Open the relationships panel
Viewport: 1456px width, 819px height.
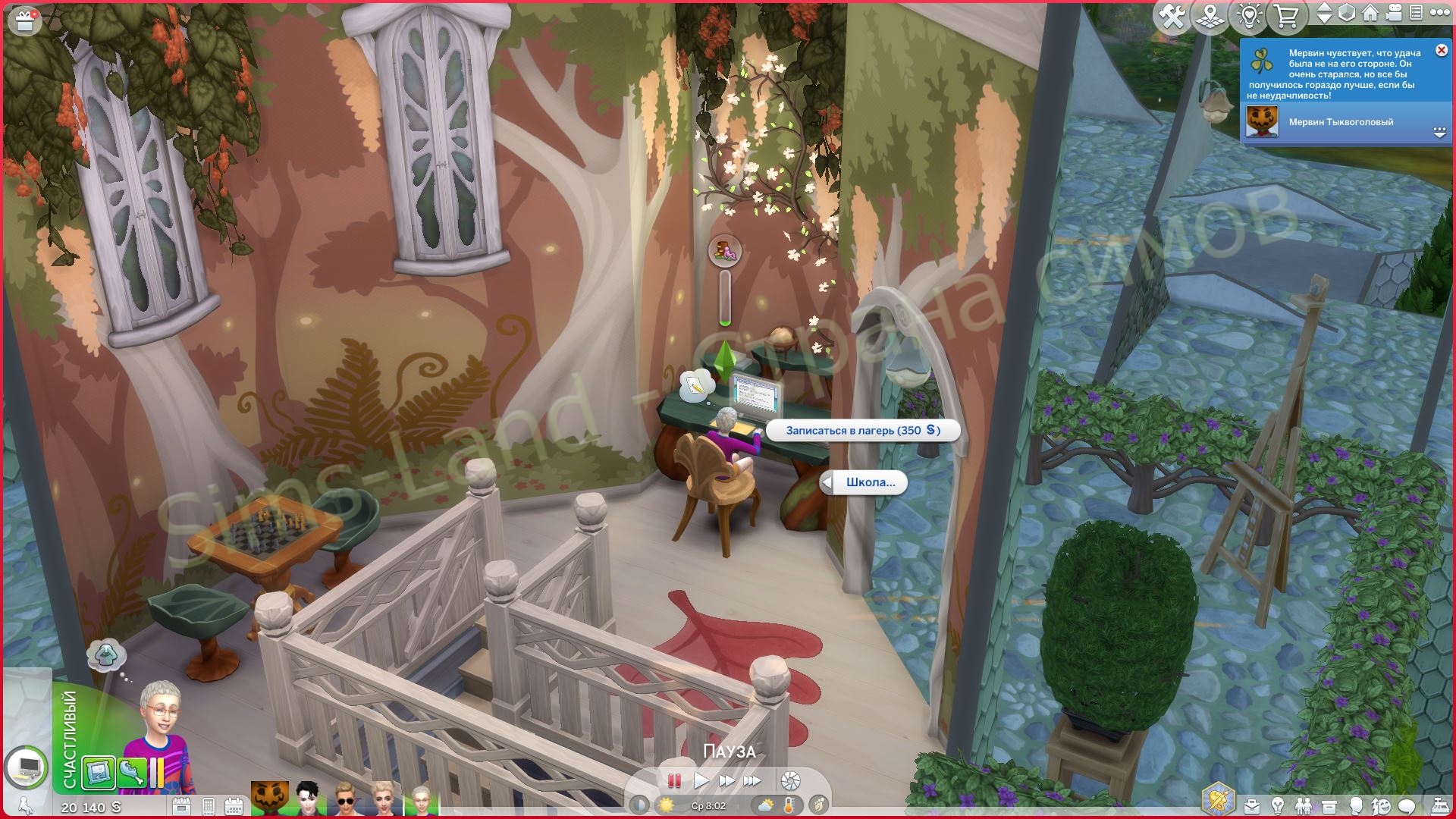[x=1303, y=805]
